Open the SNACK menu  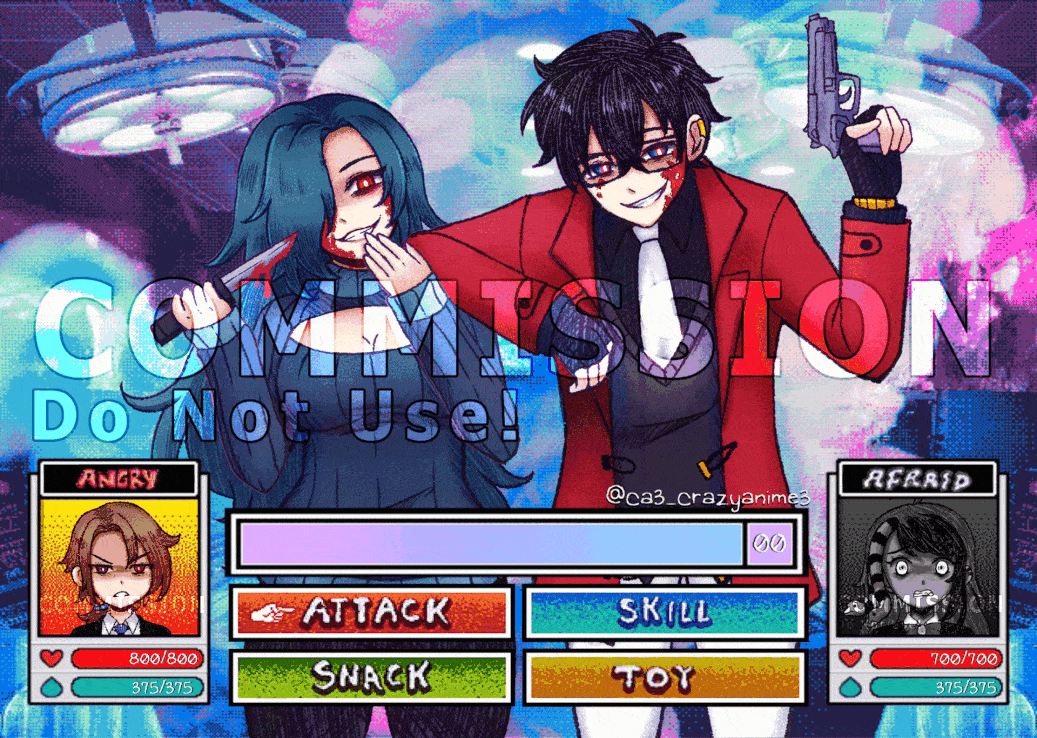(x=372, y=677)
